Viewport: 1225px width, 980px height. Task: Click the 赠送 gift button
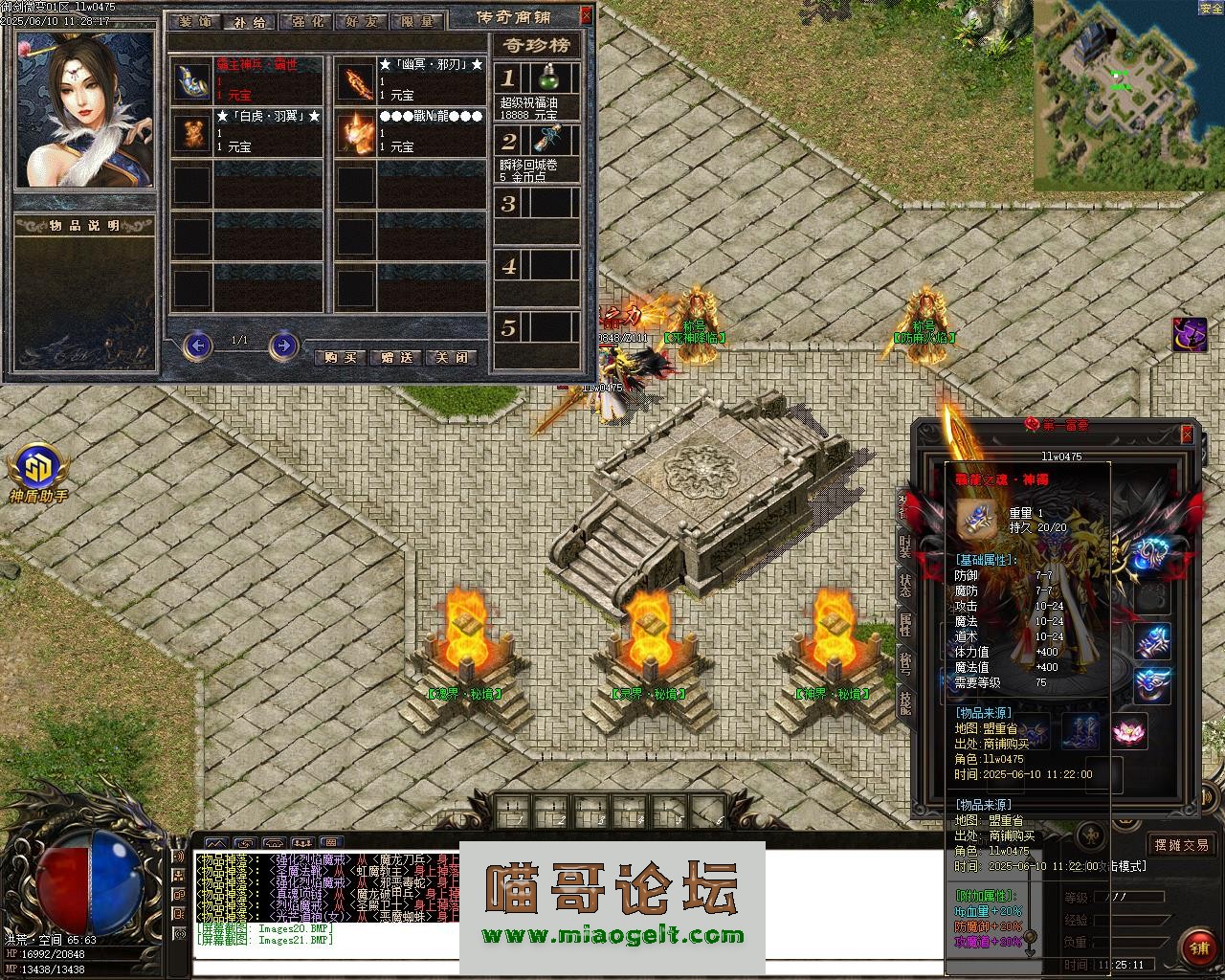tap(396, 357)
